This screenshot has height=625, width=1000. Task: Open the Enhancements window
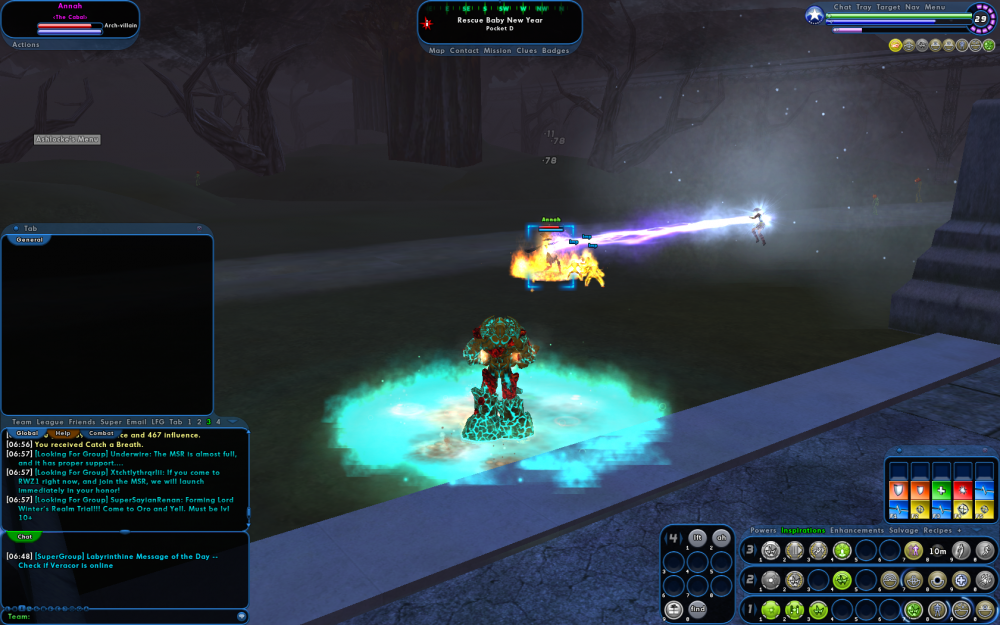tap(856, 530)
